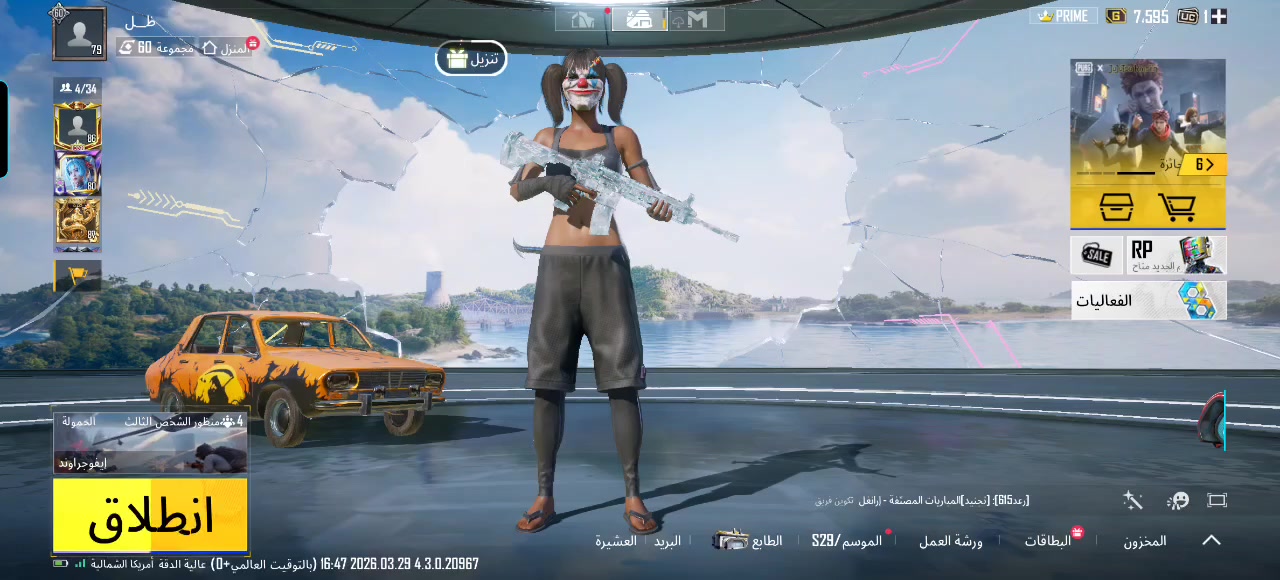Open the الفعاليات events panel
The height and width of the screenshot is (580, 1280).
click(1148, 300)
